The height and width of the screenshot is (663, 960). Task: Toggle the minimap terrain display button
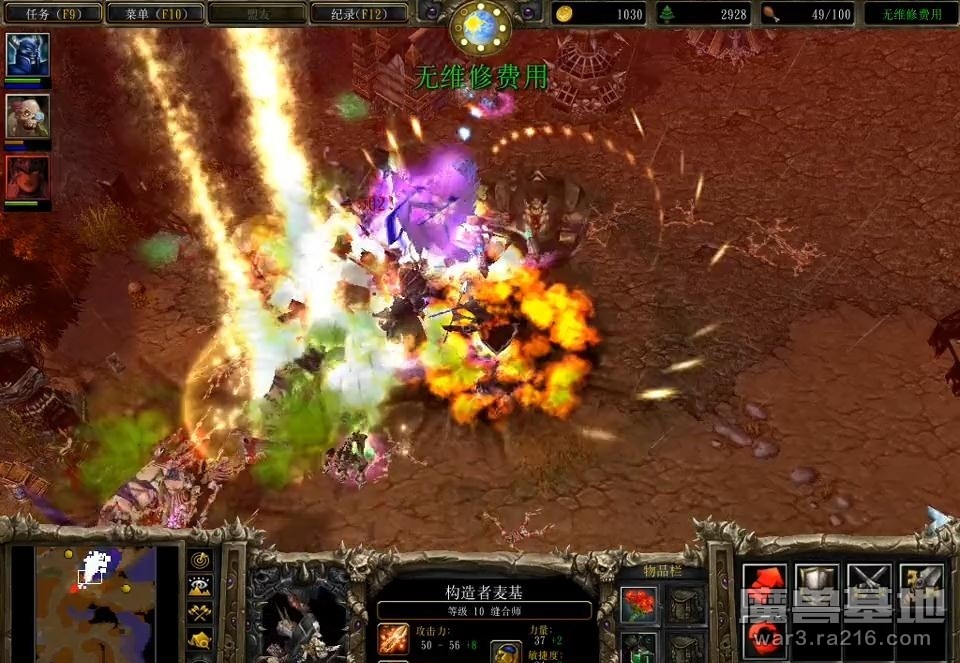(200, 587)
